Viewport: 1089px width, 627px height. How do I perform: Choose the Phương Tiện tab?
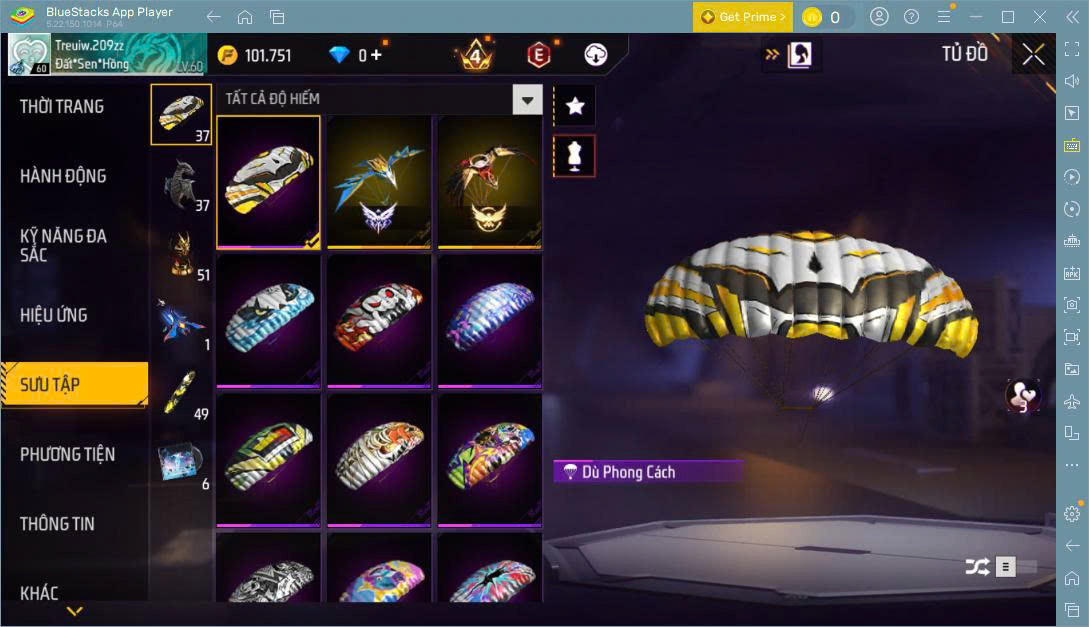pyautogui.click(x=67, y=454)
